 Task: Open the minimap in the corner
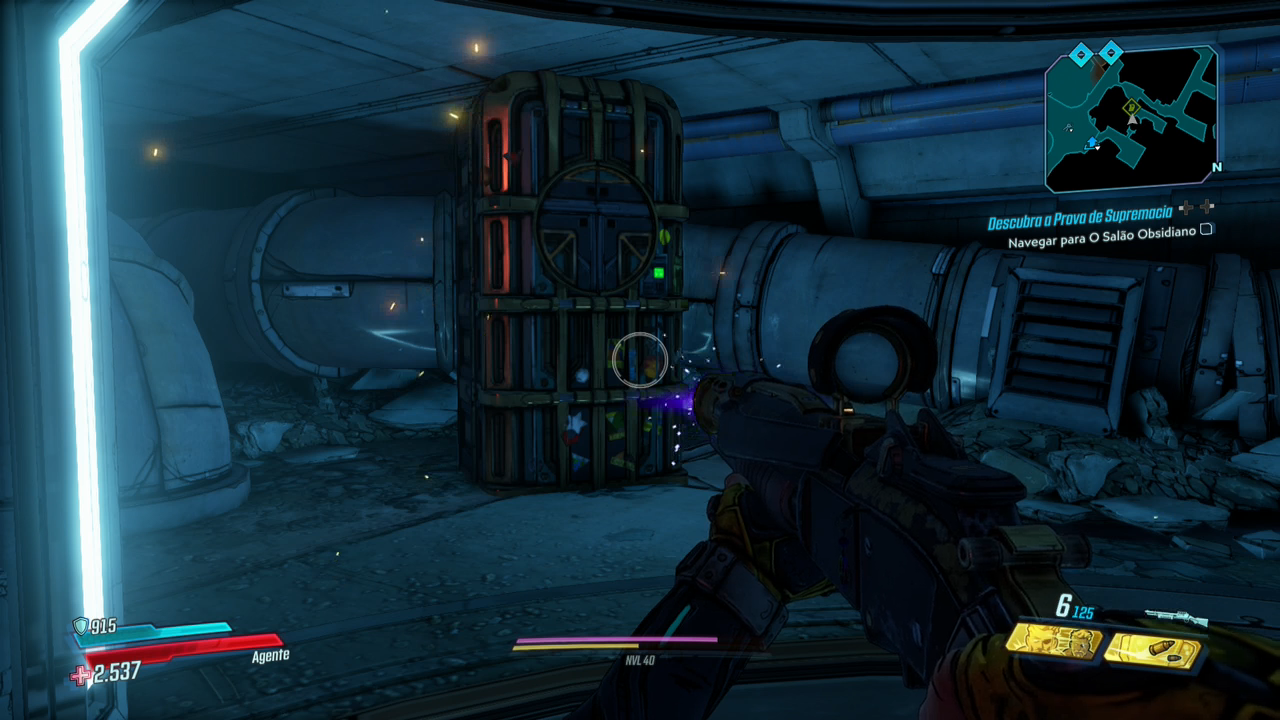(x=1131, y=119)
